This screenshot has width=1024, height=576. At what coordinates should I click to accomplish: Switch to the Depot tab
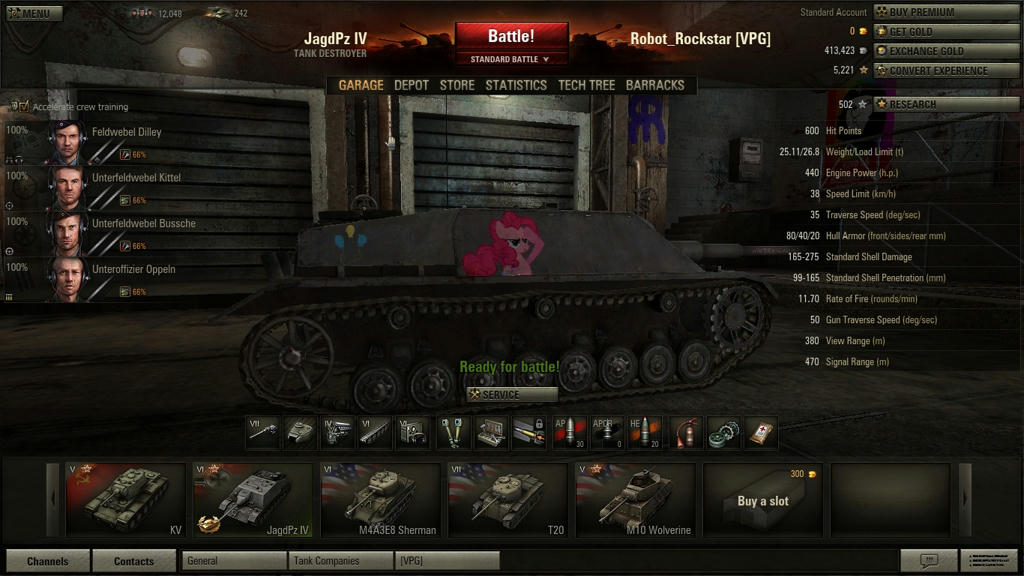click(411, 85)
